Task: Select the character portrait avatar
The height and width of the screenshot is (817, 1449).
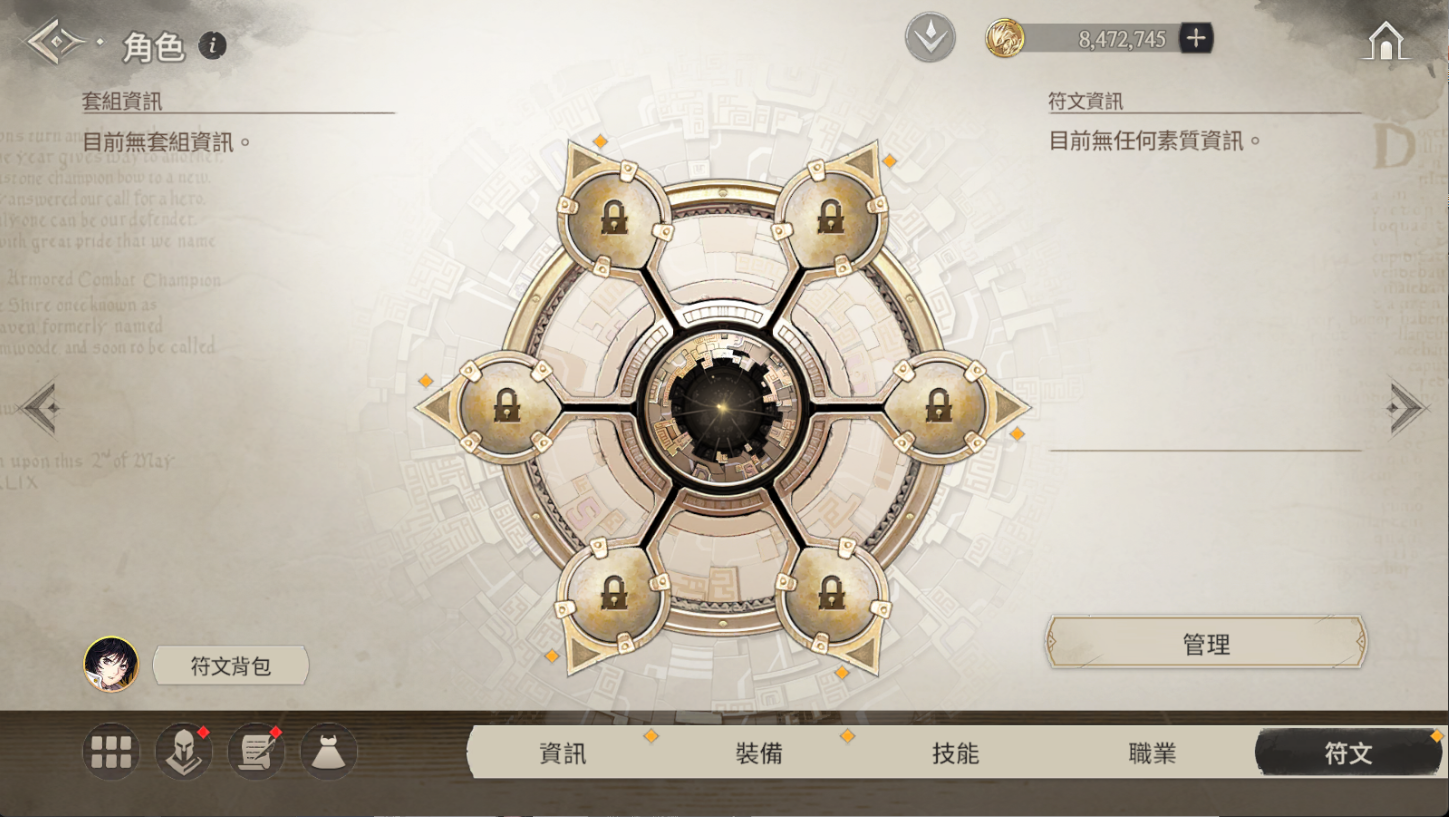Action: tap(111, 664)
